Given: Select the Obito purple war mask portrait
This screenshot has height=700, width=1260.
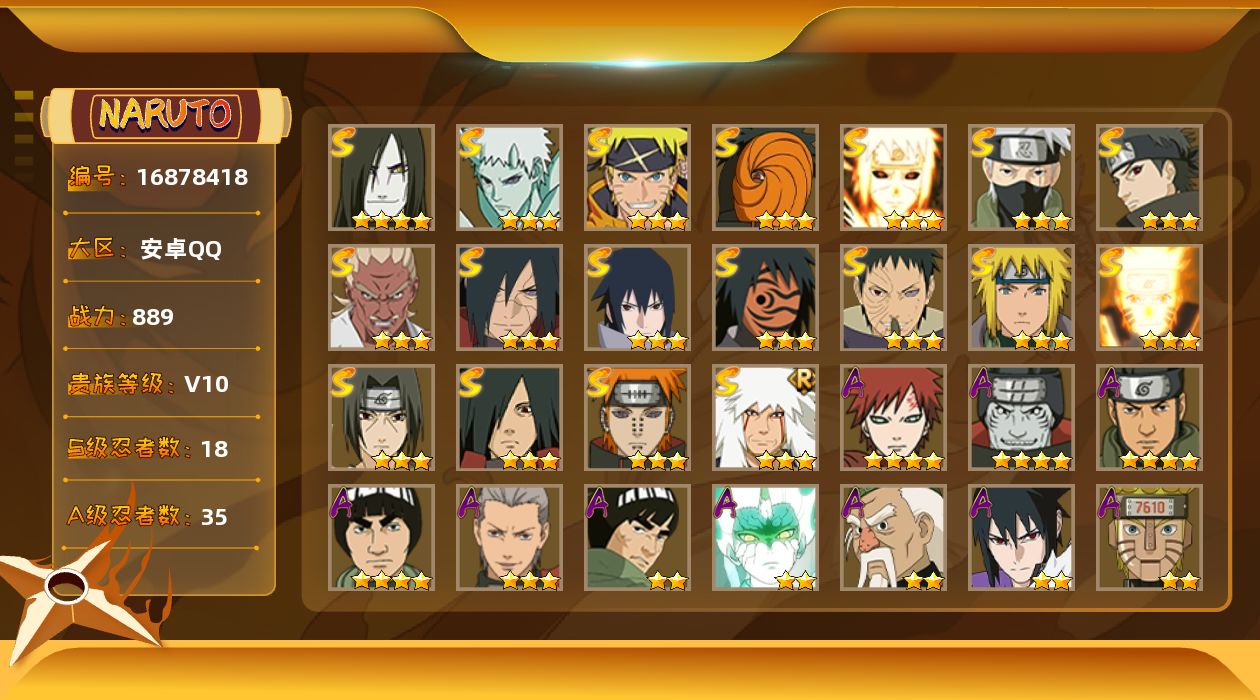Looking at the screenshot, I should [765, 297].
